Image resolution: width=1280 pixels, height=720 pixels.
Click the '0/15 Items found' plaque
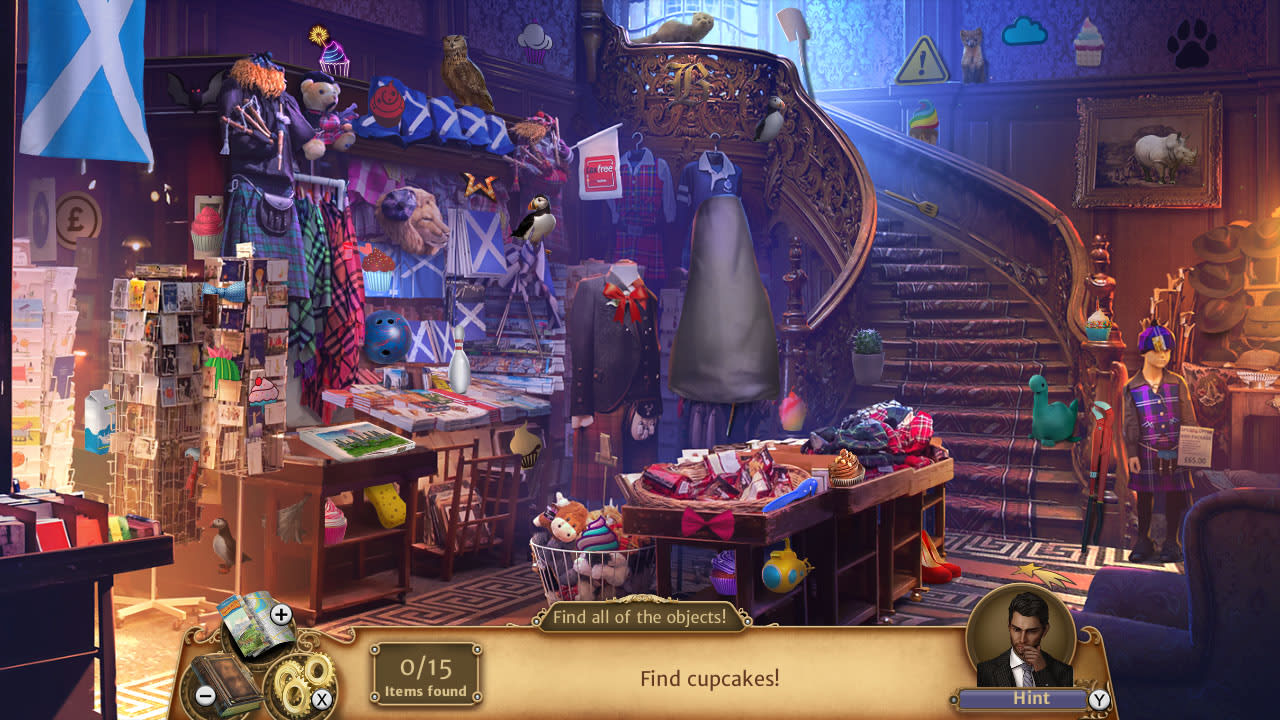coord(427,675)
